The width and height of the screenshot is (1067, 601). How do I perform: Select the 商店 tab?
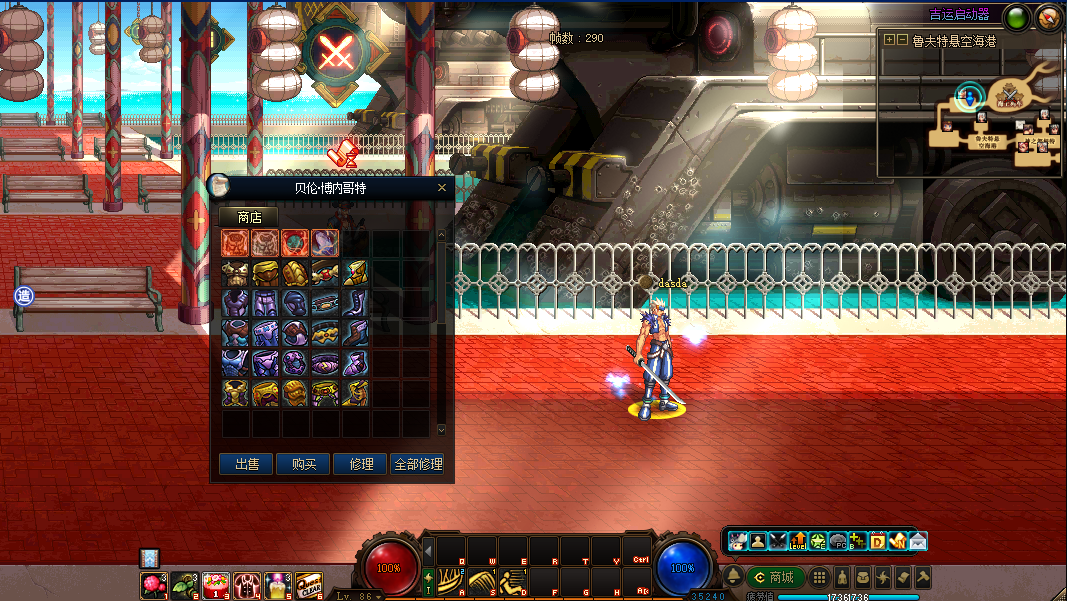pos(248,217)
